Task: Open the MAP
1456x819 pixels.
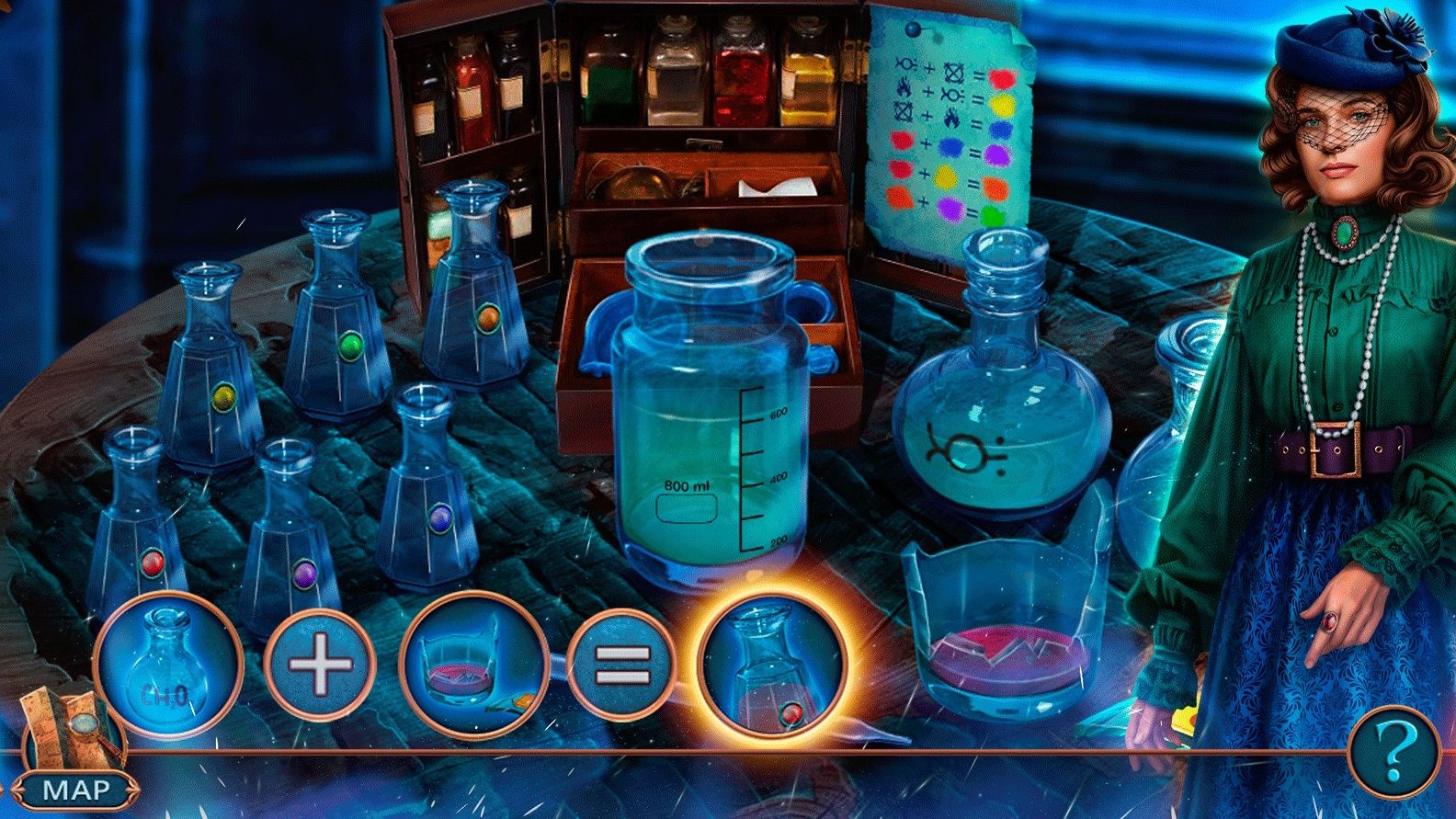Action: click(76, 786)
